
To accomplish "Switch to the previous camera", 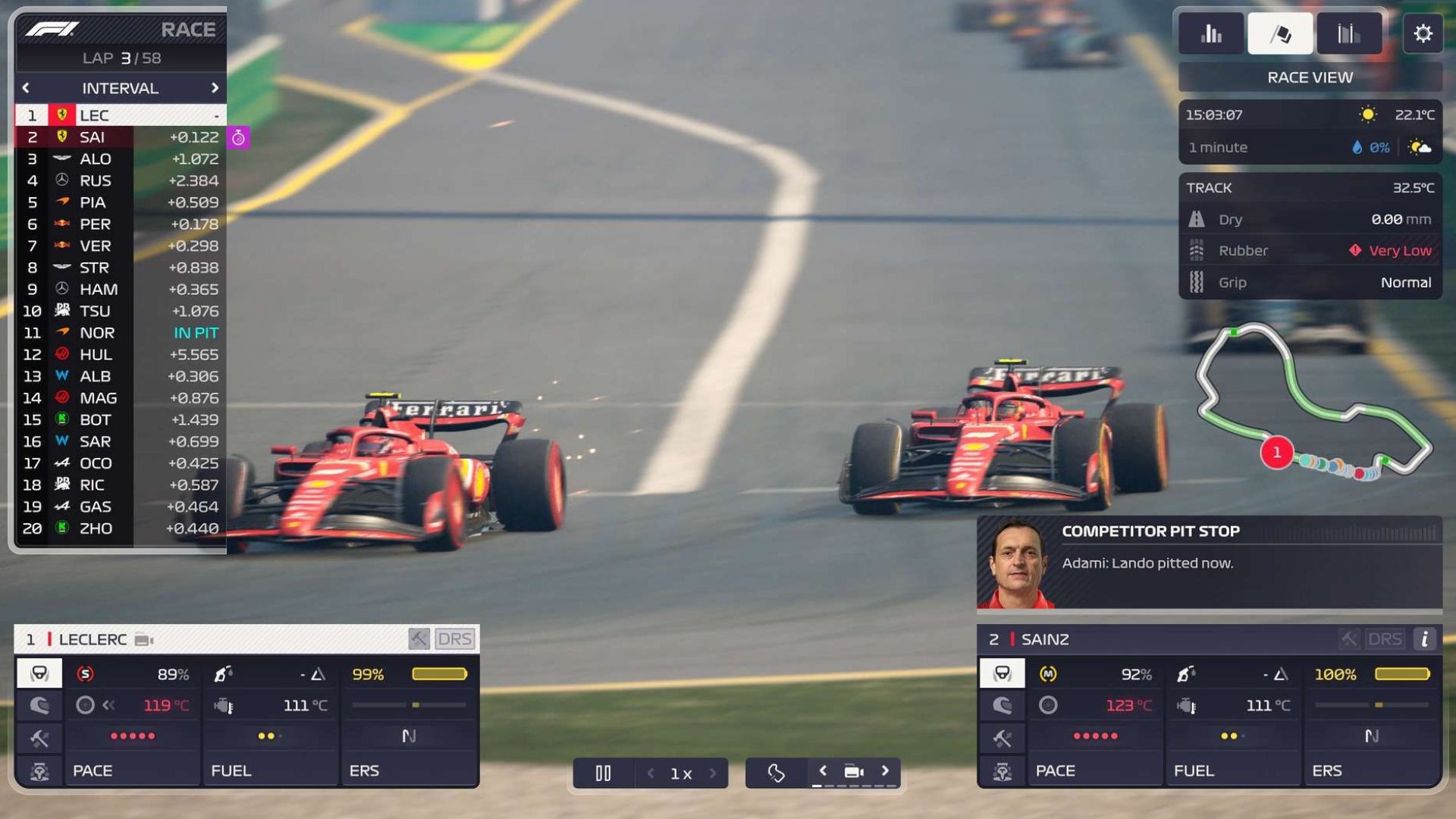I will click(x=823, y=771).
